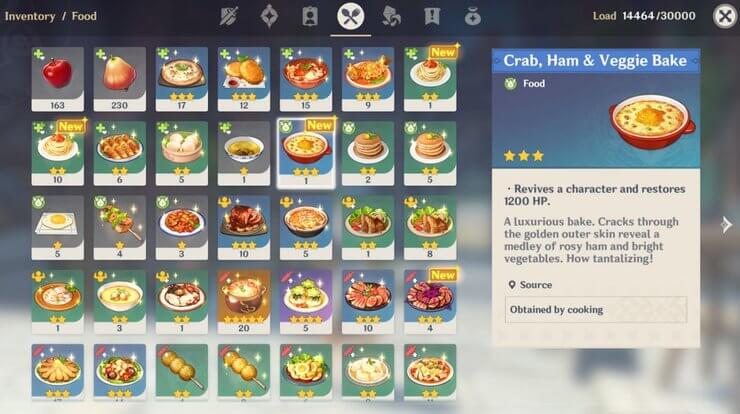Close the inventory with the X button
This screenshot has height=414, width=740.
(722, 16)
